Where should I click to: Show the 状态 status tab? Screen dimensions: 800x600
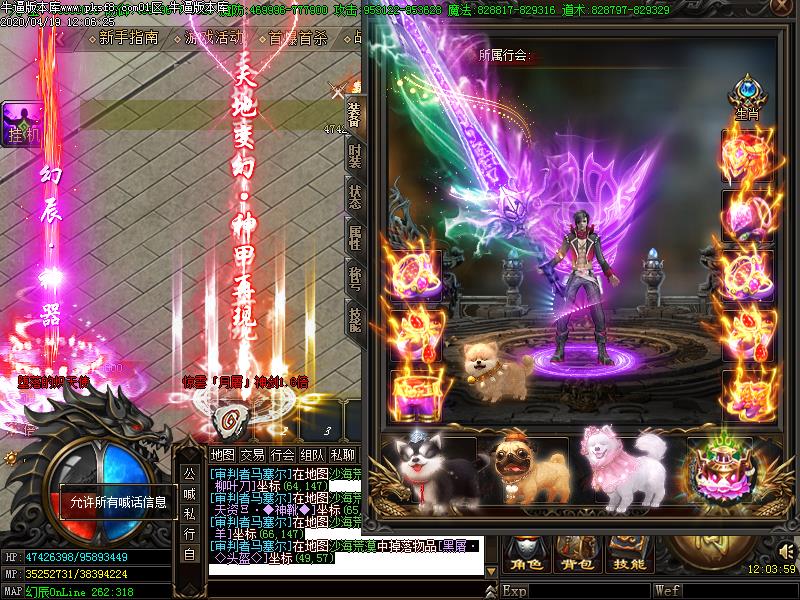[x=354, y=196]
